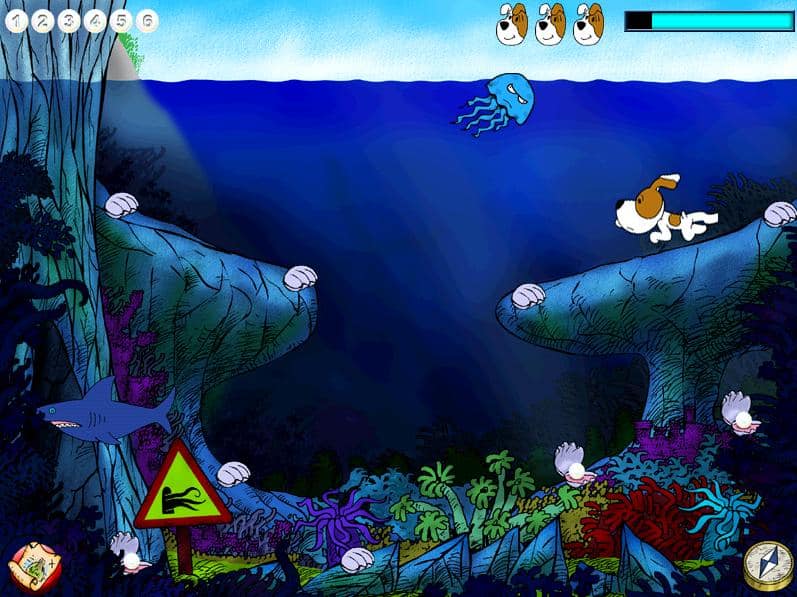This screenshot has width=797, height=597.
Task: Click the golden compass icon
Action: (x=766, y=566)
